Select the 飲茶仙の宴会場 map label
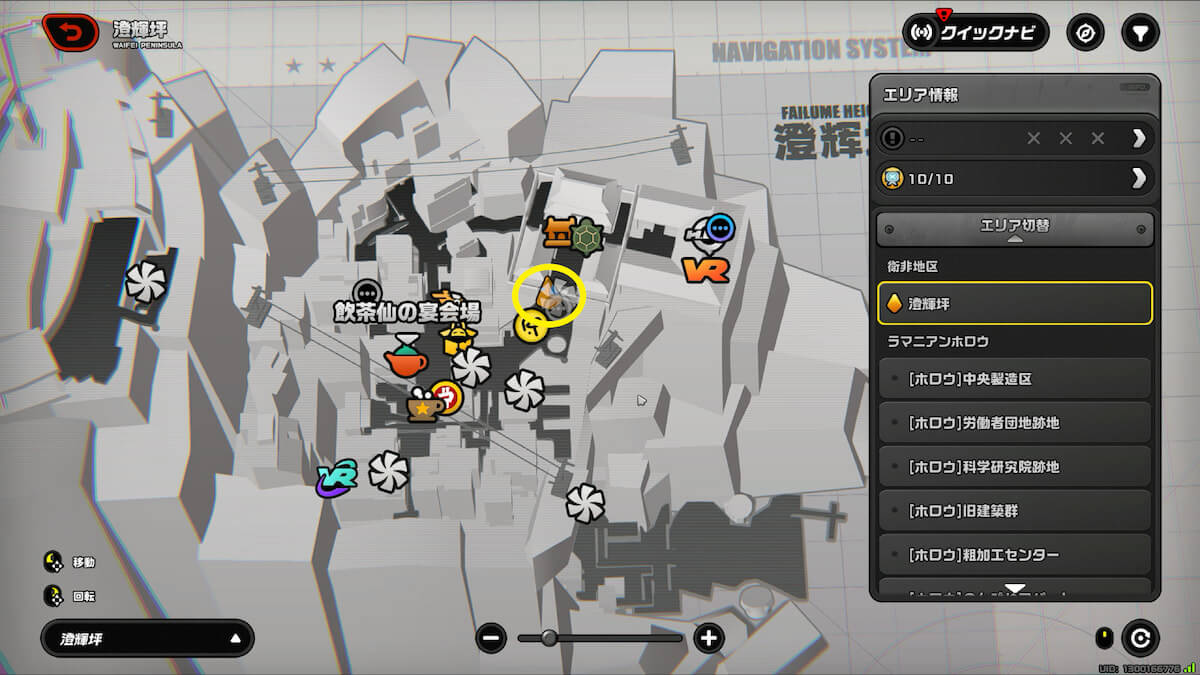Viewport: 1200px width, 675px height. click(x=407, y=313)
